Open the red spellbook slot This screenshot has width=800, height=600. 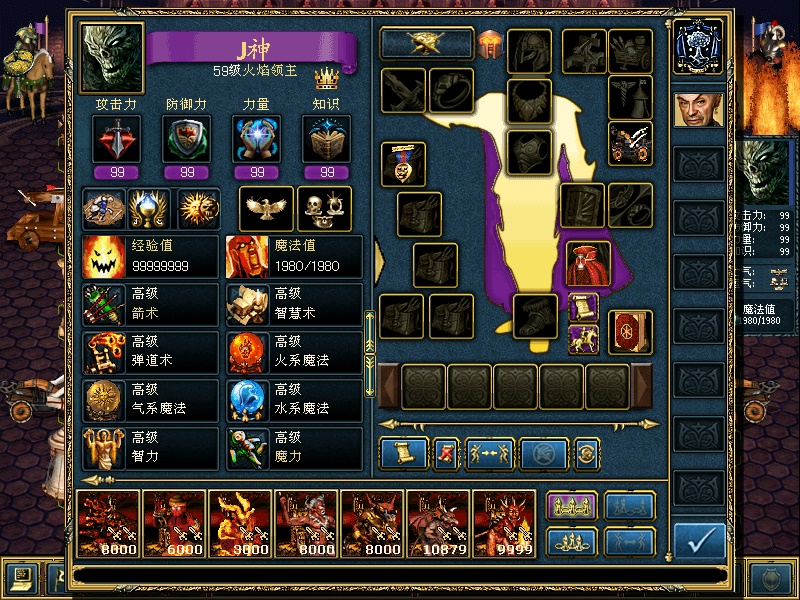click(630, 332)
